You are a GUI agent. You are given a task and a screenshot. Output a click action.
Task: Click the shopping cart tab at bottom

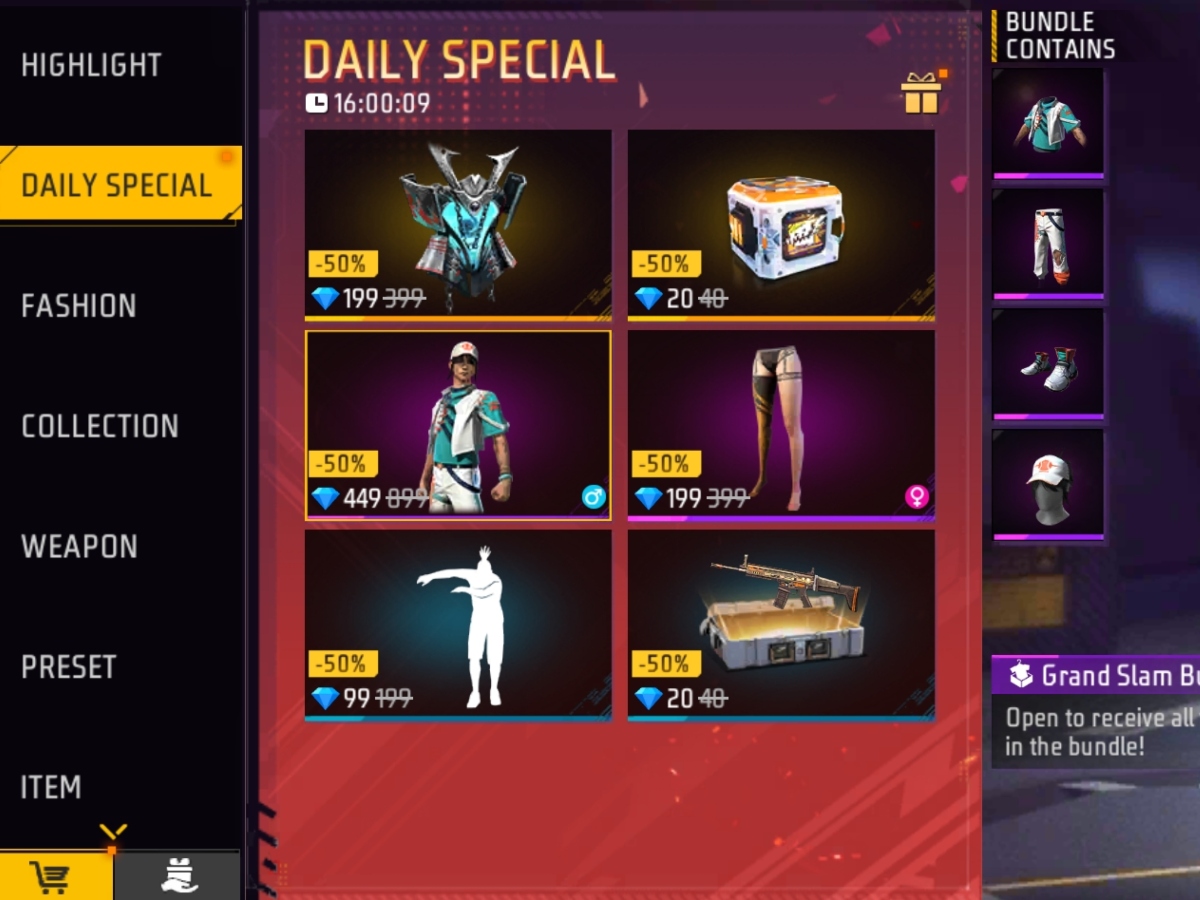(56, 877)
